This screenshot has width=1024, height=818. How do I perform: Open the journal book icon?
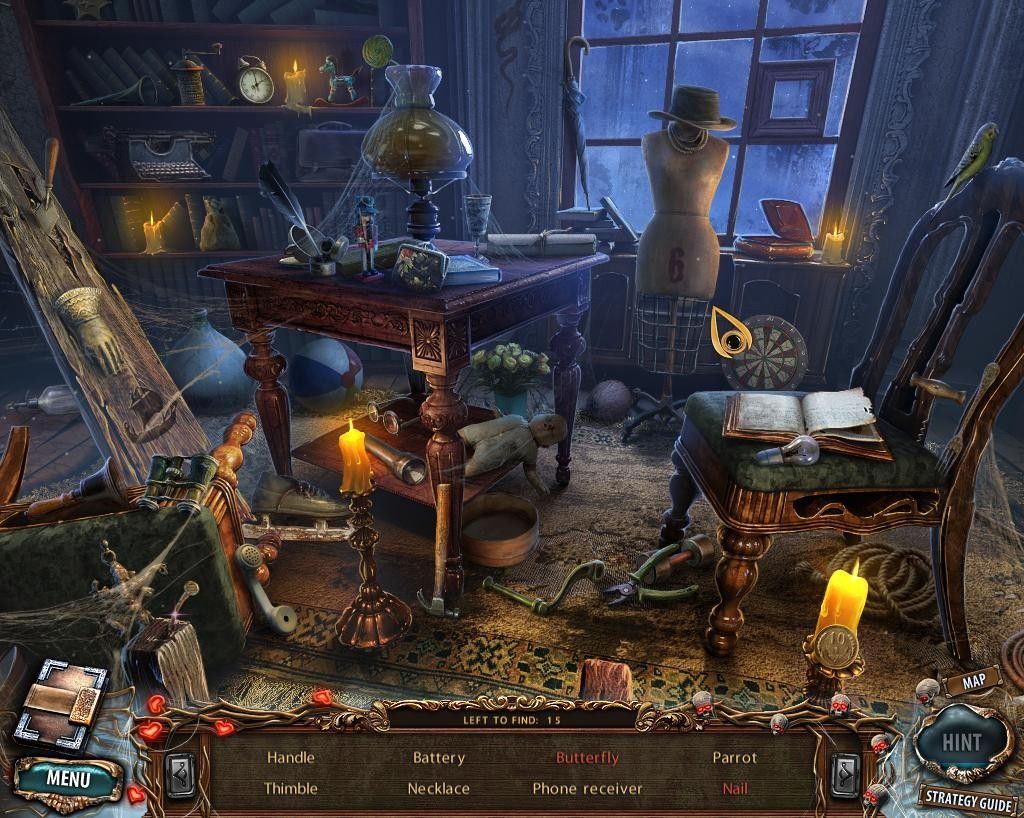point(60,703)
